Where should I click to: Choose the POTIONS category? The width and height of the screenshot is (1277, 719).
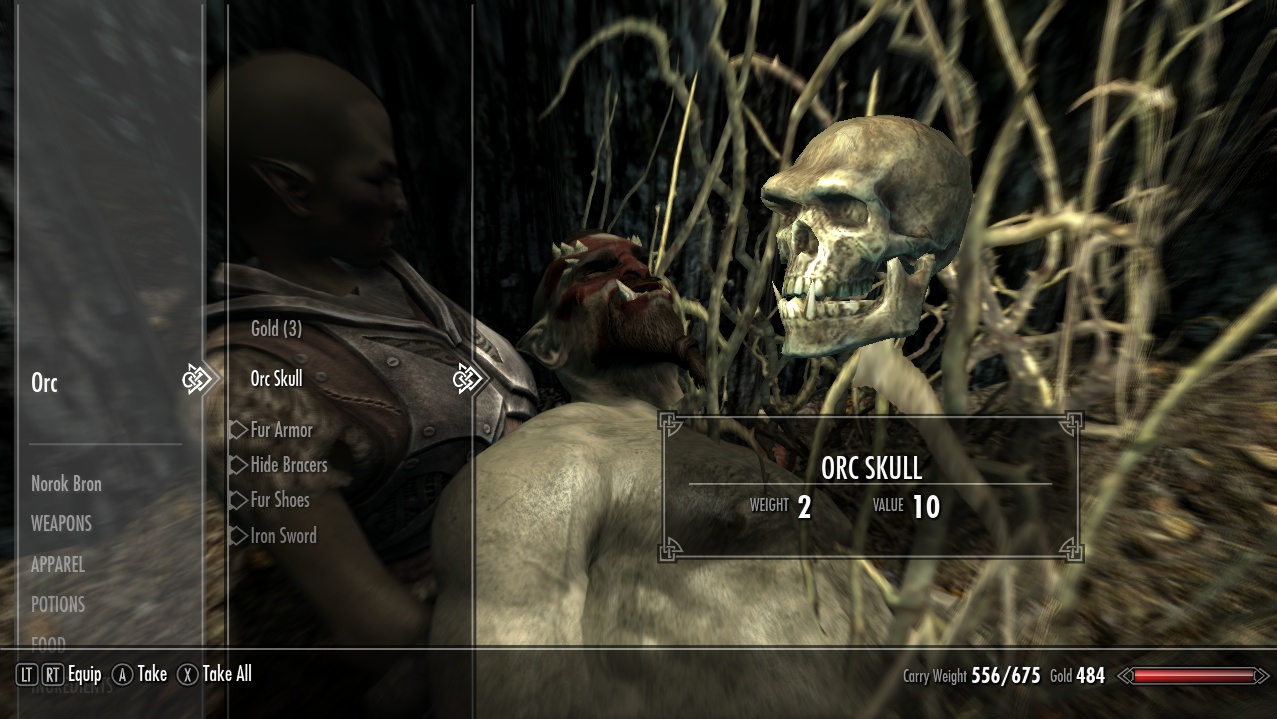click(x=58, y=604)
